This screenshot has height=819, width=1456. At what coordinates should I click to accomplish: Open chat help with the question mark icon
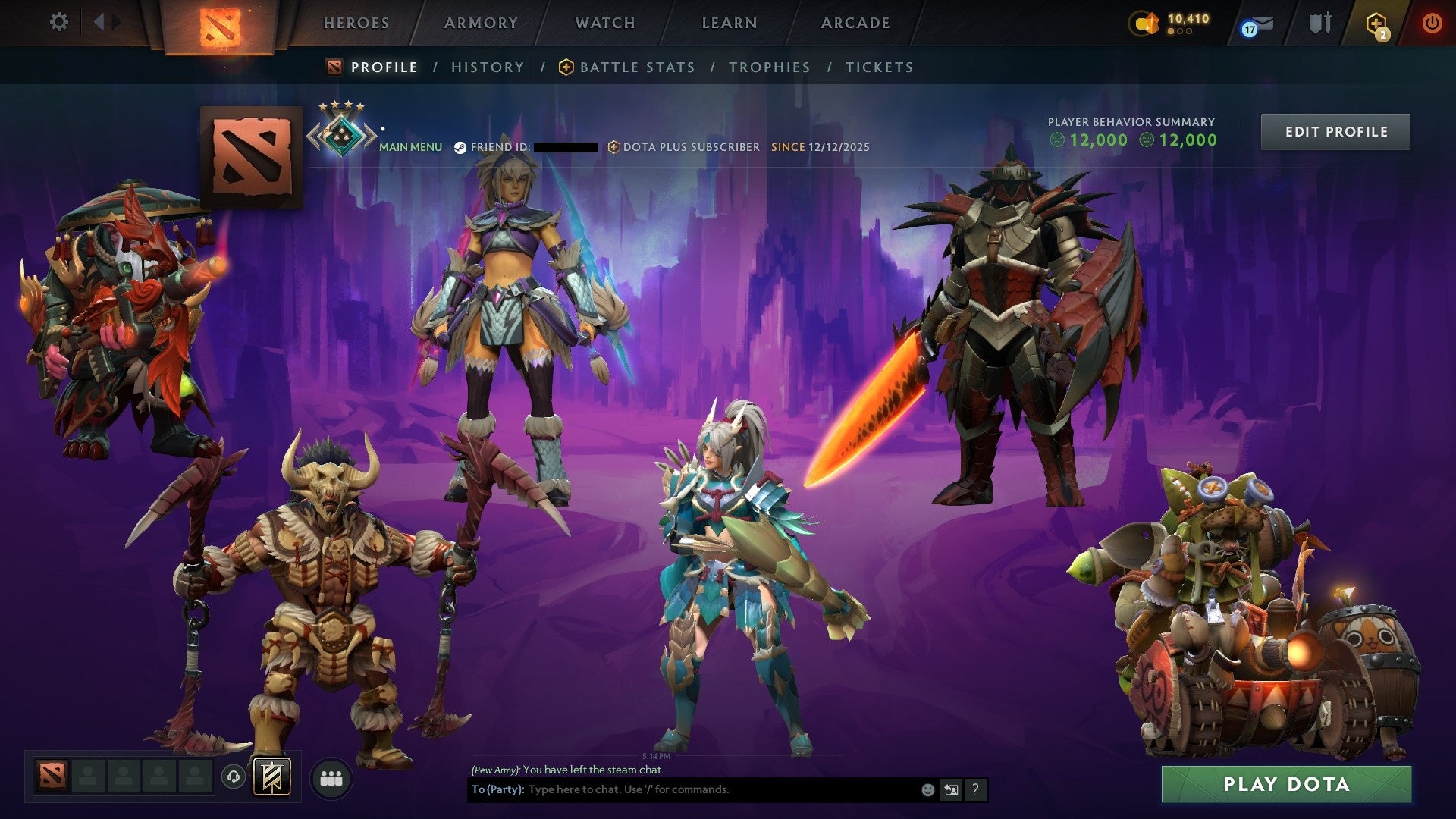click(x=974, y=789)
